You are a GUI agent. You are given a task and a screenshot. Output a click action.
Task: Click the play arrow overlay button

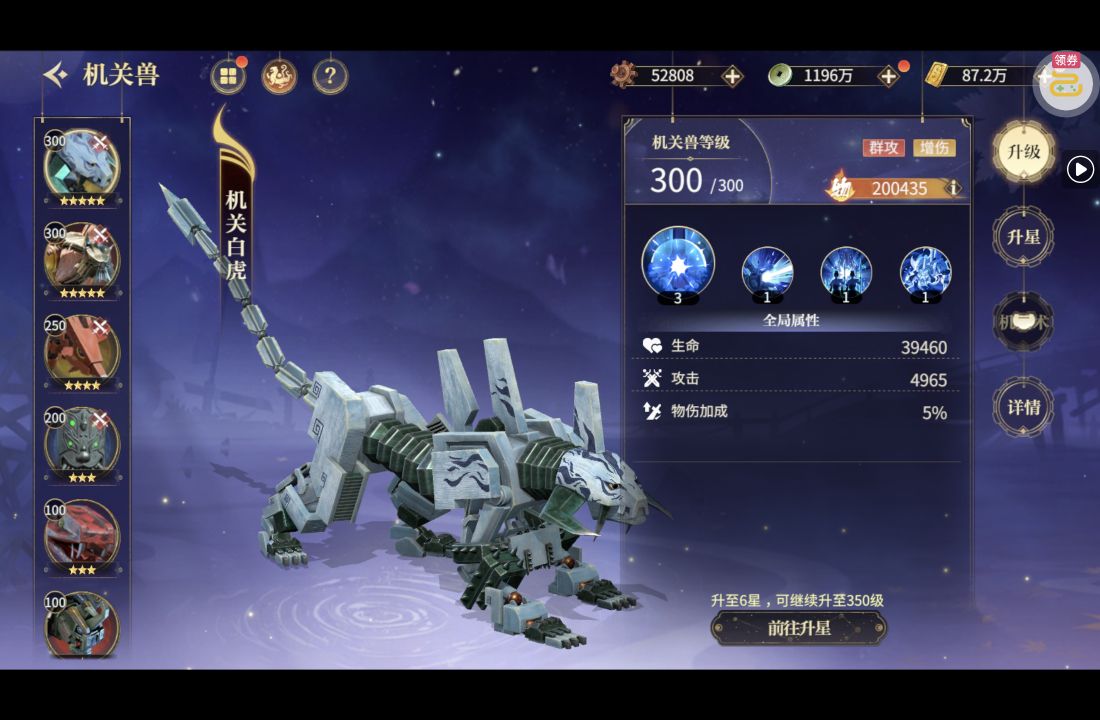pyautogui.click(x=1080, y=170)
